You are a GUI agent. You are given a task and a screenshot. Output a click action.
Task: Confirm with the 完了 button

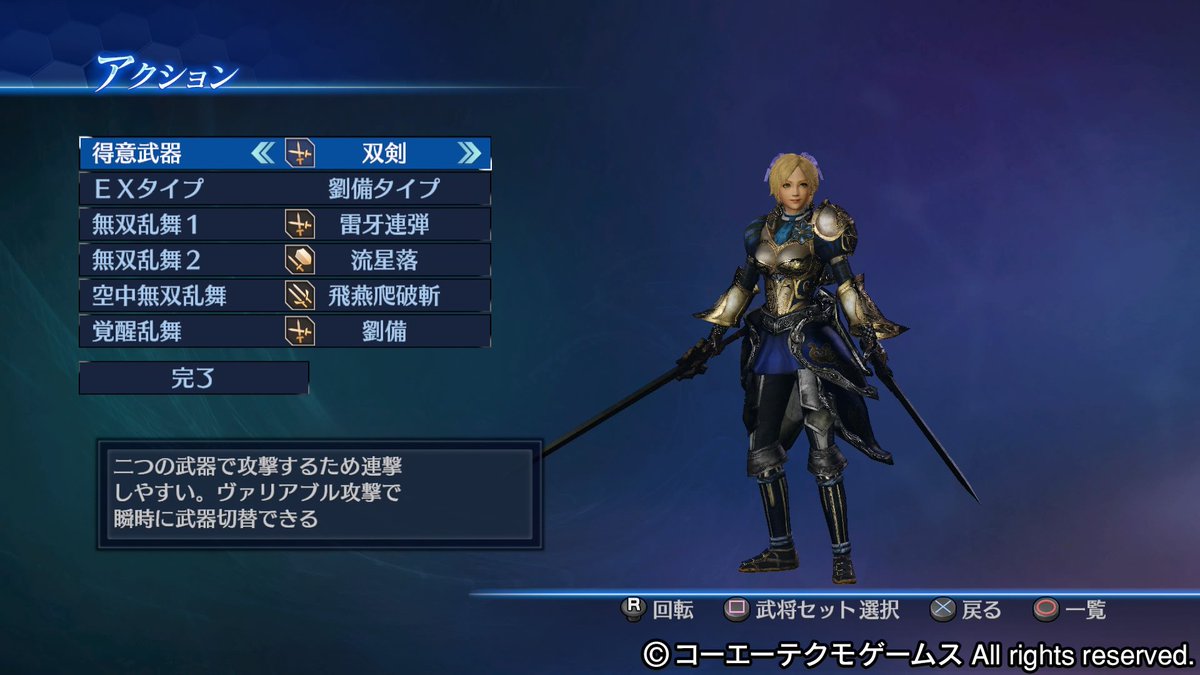click(194, 378)
